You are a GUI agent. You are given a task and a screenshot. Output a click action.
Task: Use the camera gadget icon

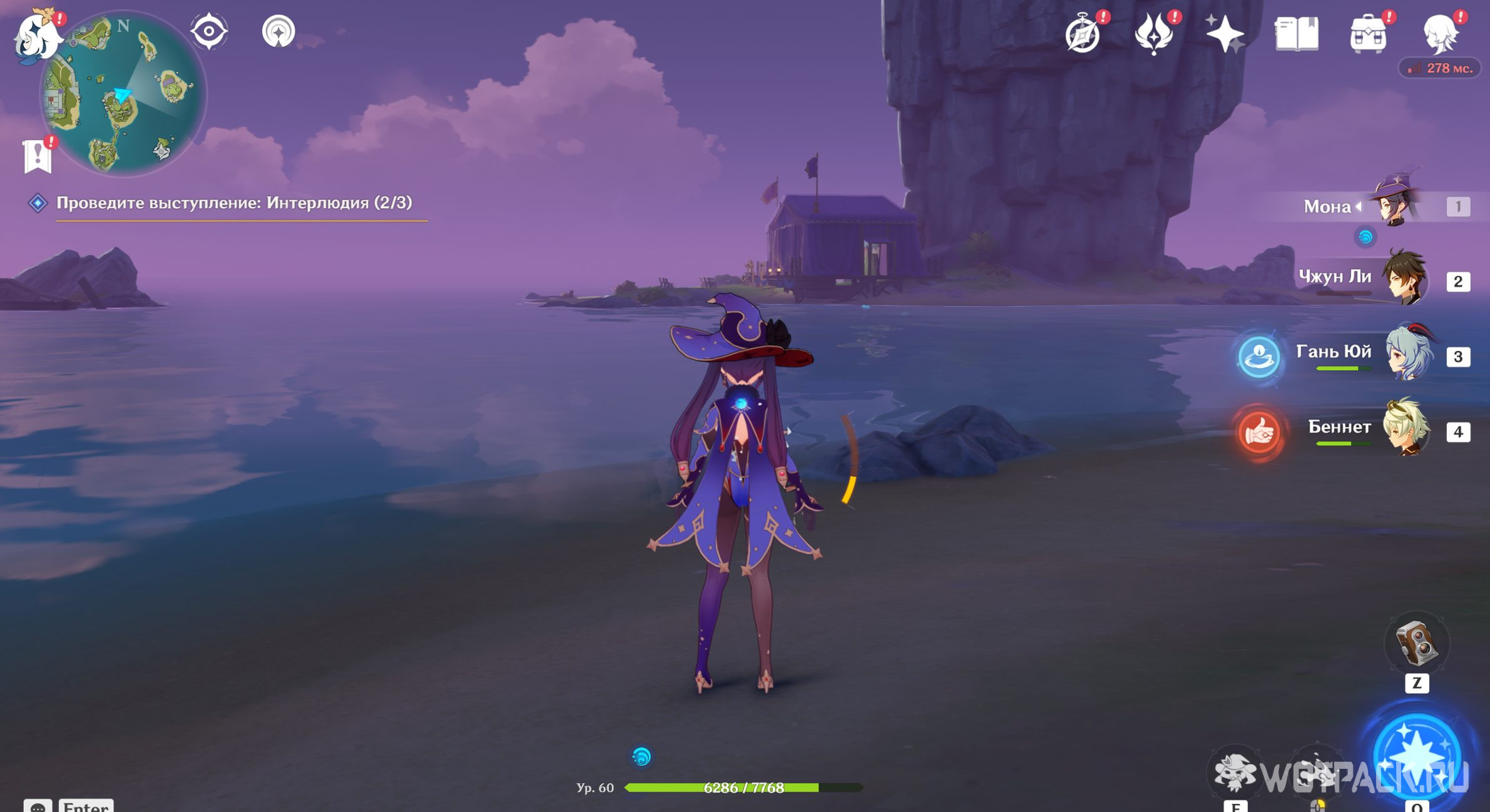(x=1417, y=643)
